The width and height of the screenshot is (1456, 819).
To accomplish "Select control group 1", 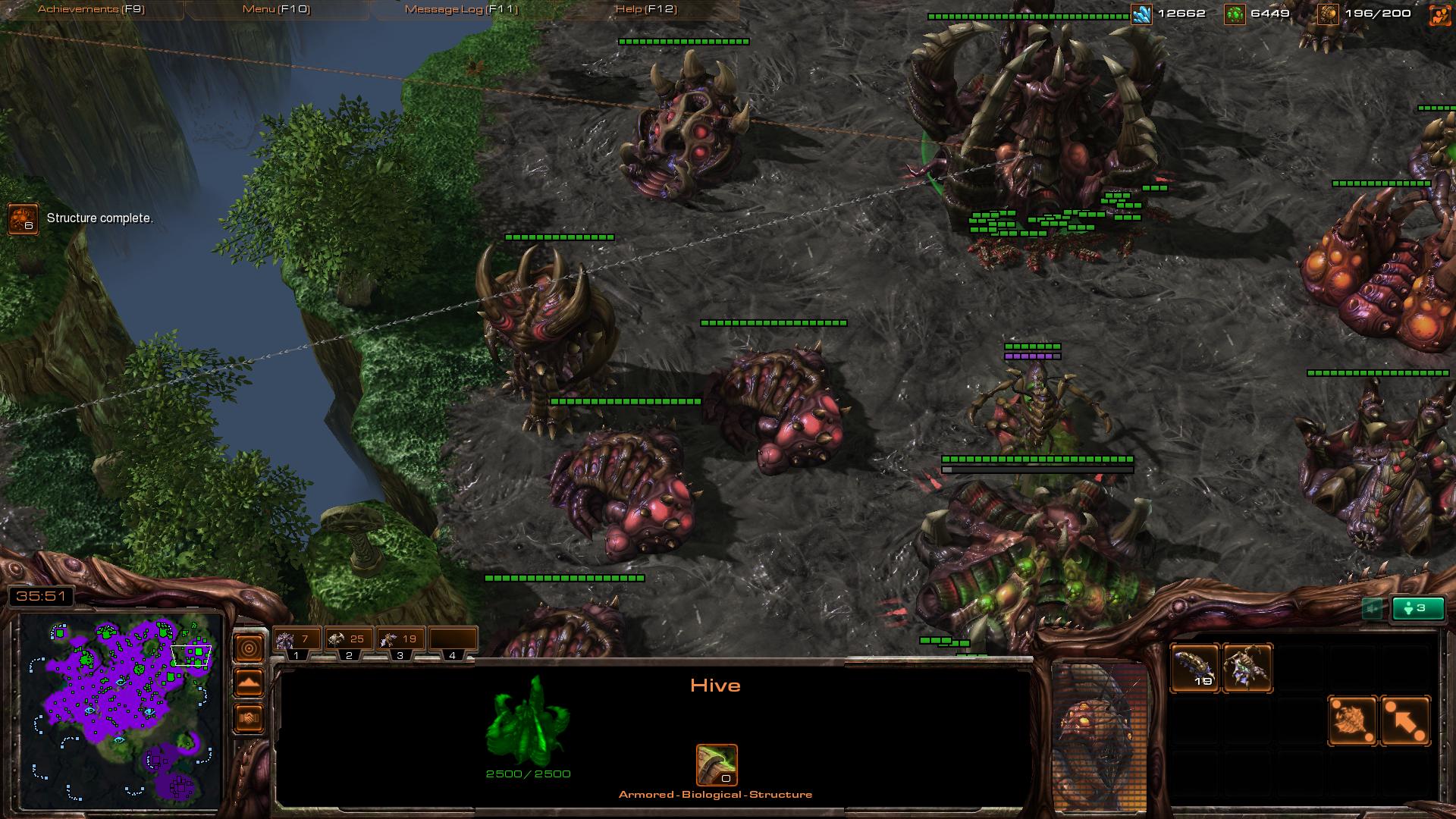I will [x=297, y=641].
